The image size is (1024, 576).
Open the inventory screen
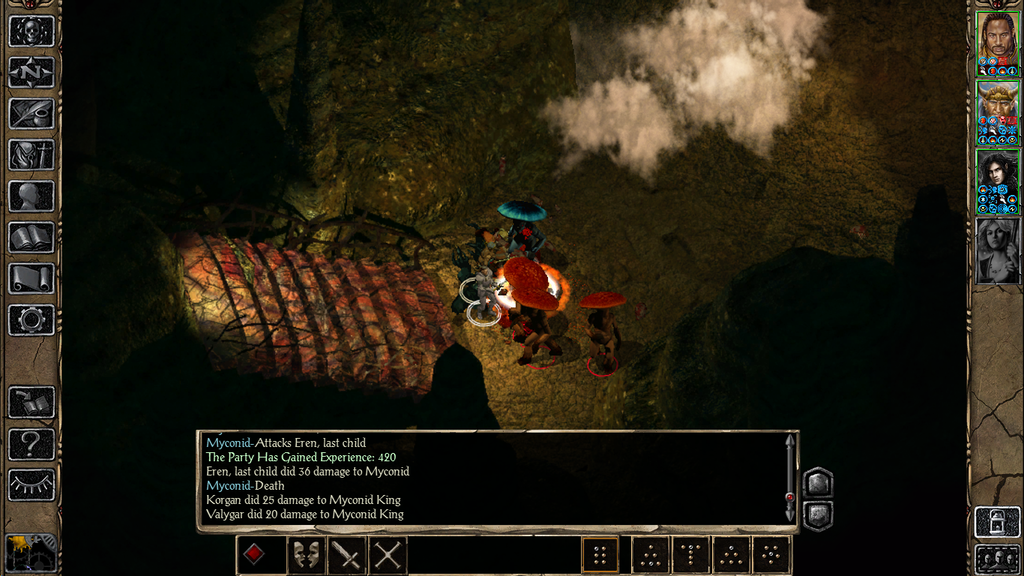[x=31, y=154]
